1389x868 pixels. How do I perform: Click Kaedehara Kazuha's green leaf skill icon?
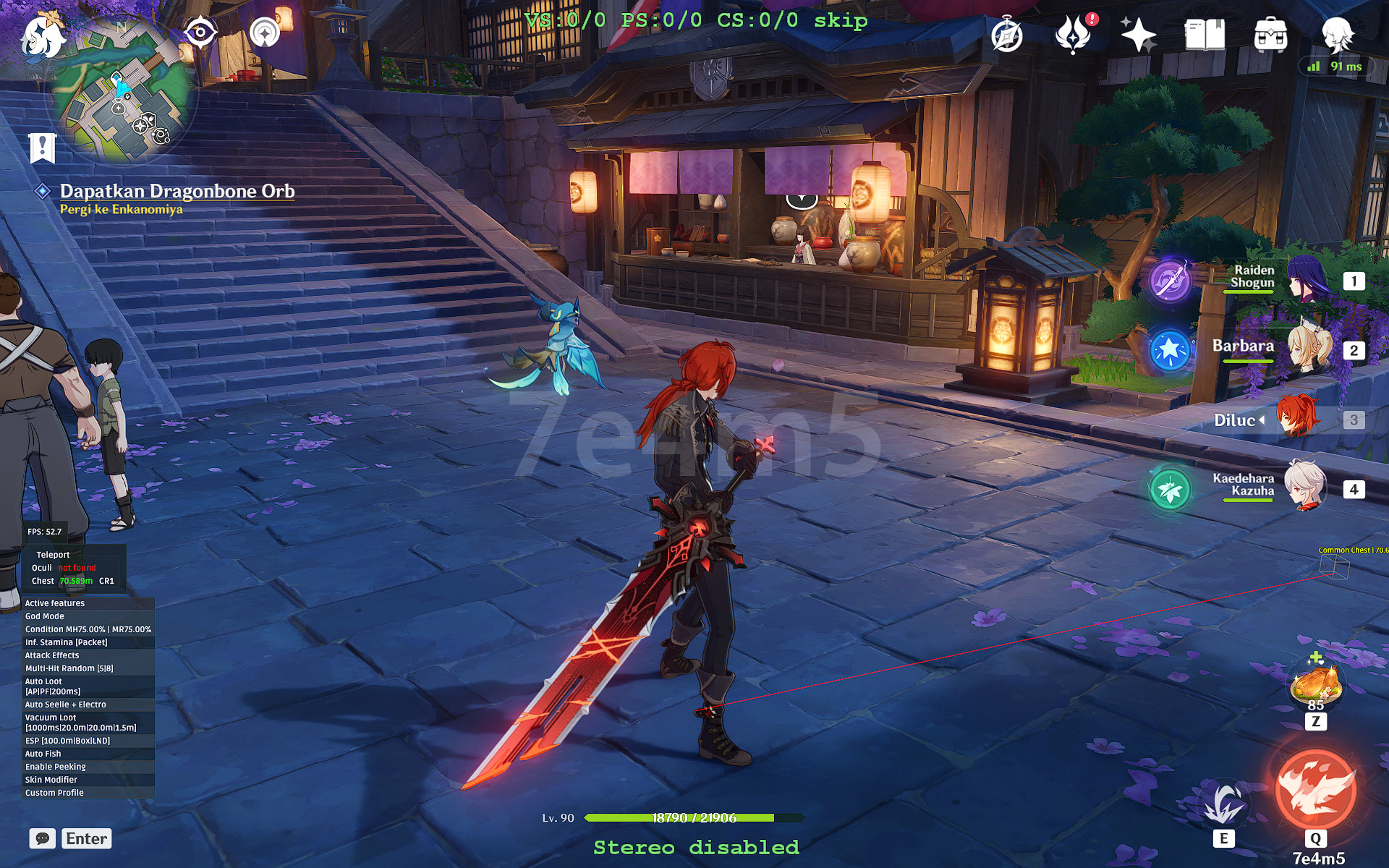pos(1169,490)
